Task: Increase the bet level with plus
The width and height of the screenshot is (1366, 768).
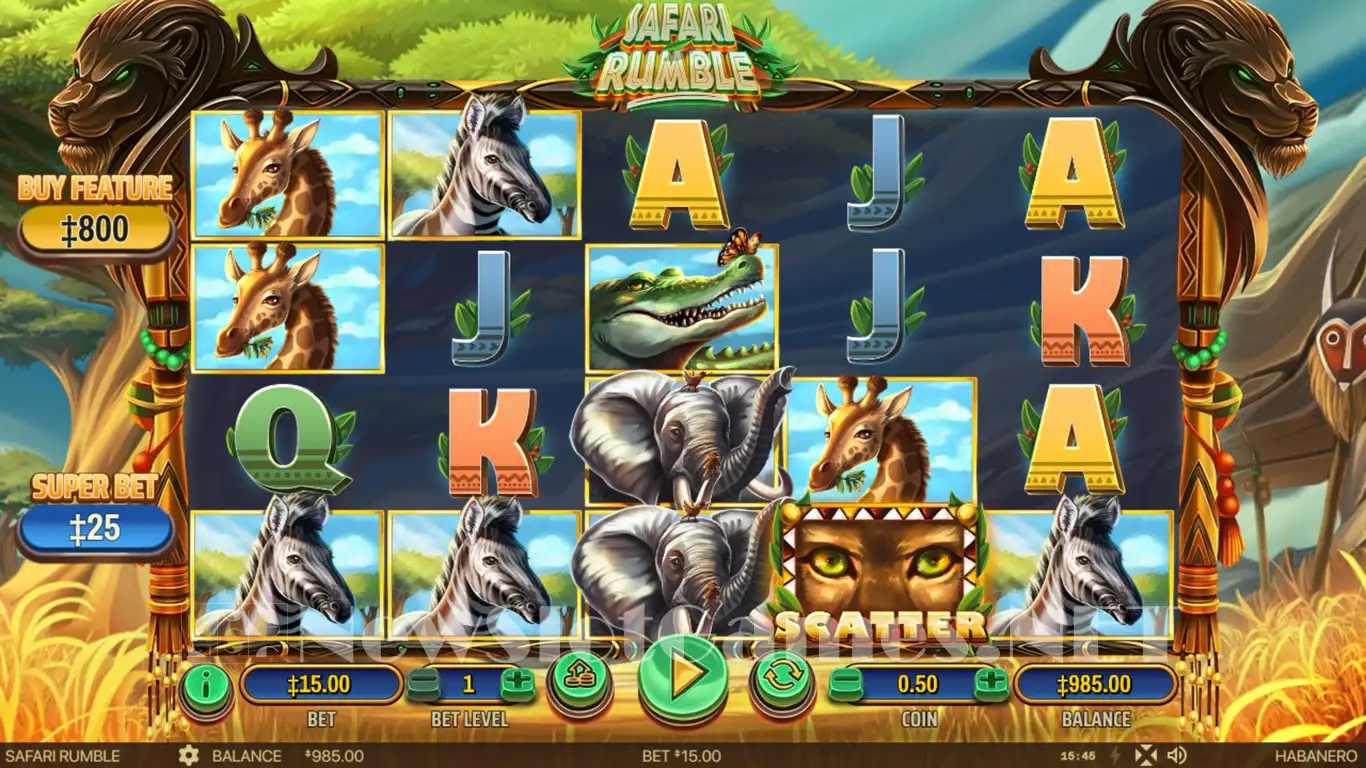Action: (517, 685)
